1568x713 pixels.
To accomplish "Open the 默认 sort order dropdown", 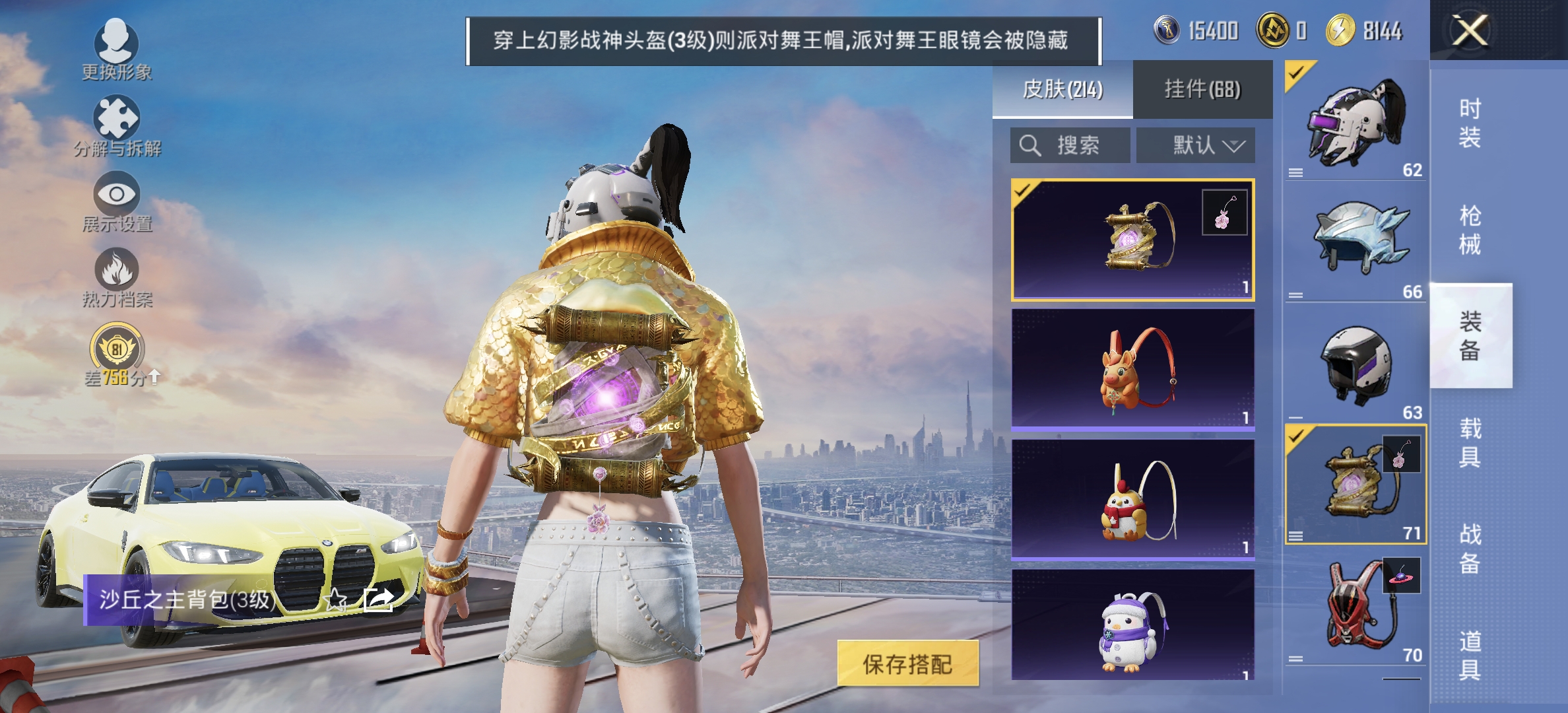I will 1195,145.
